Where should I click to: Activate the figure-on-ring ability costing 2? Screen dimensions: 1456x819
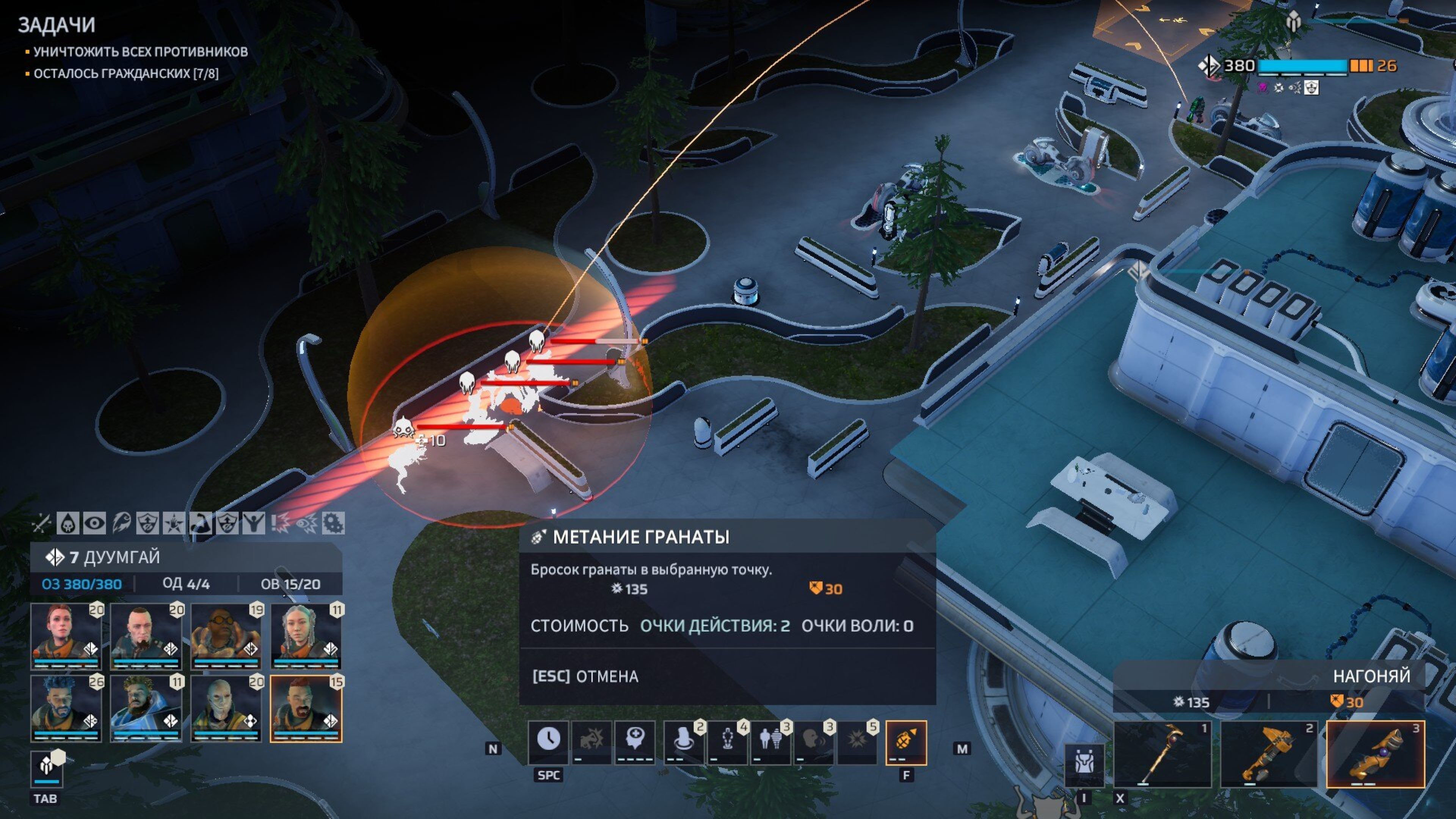pyautogui.click(x=683, y=741)
